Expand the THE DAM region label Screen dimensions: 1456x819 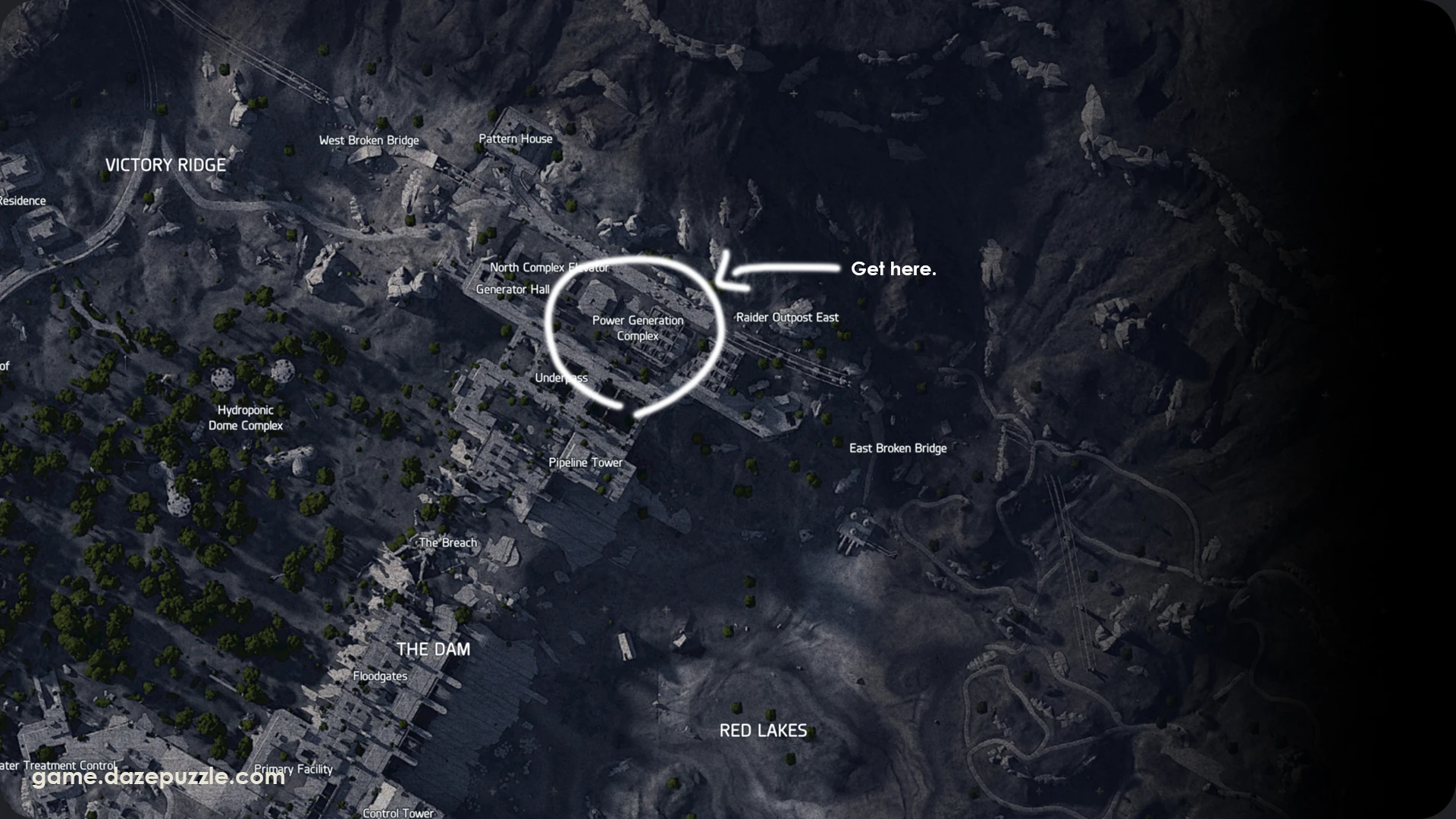[x=434, y=649]
